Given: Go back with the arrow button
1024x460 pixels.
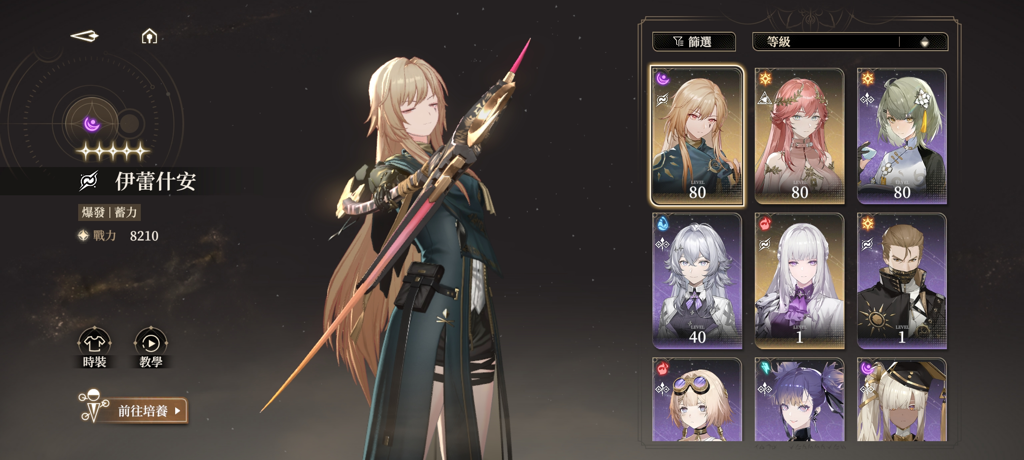Looking at the screenshot, I should pyautogui.click(x=85, y=36).
